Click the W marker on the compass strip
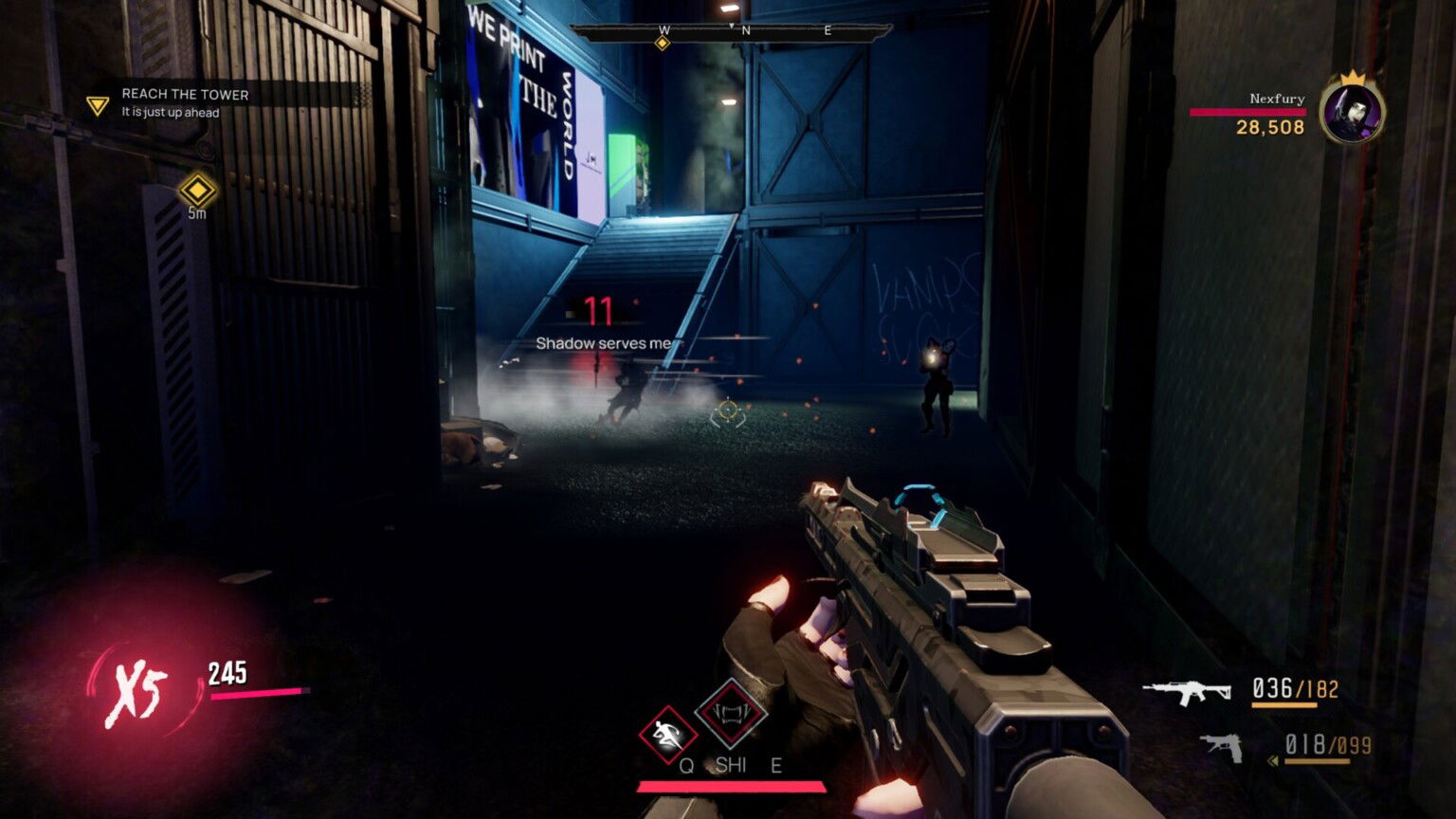1456x819 pixels. coord(663,29)
